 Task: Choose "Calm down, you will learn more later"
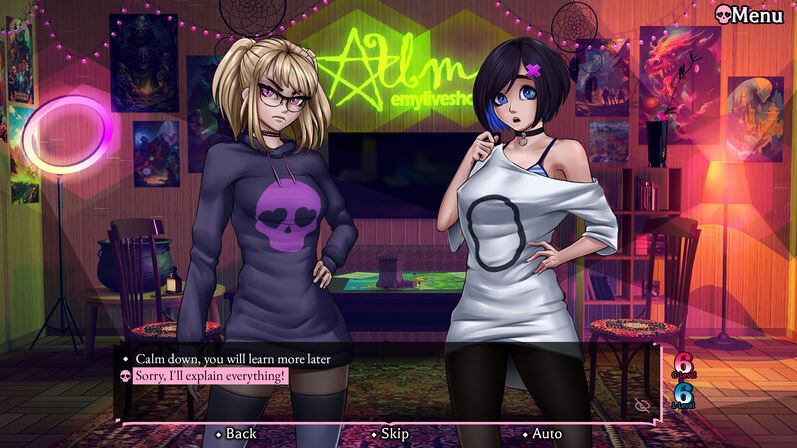pyautogui.click(x=232, y=358)
